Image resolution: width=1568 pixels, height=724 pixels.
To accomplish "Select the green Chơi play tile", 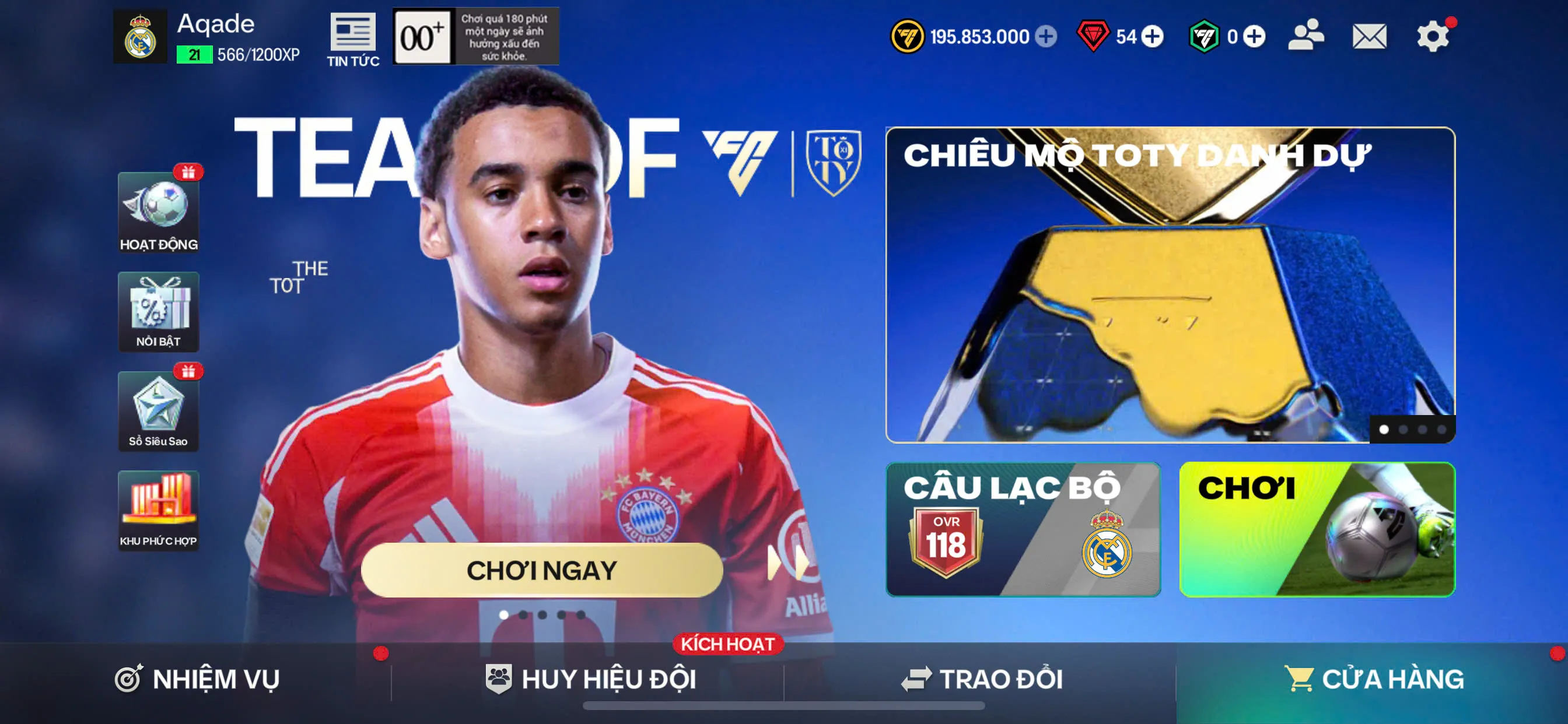I will pos(1317,529).
